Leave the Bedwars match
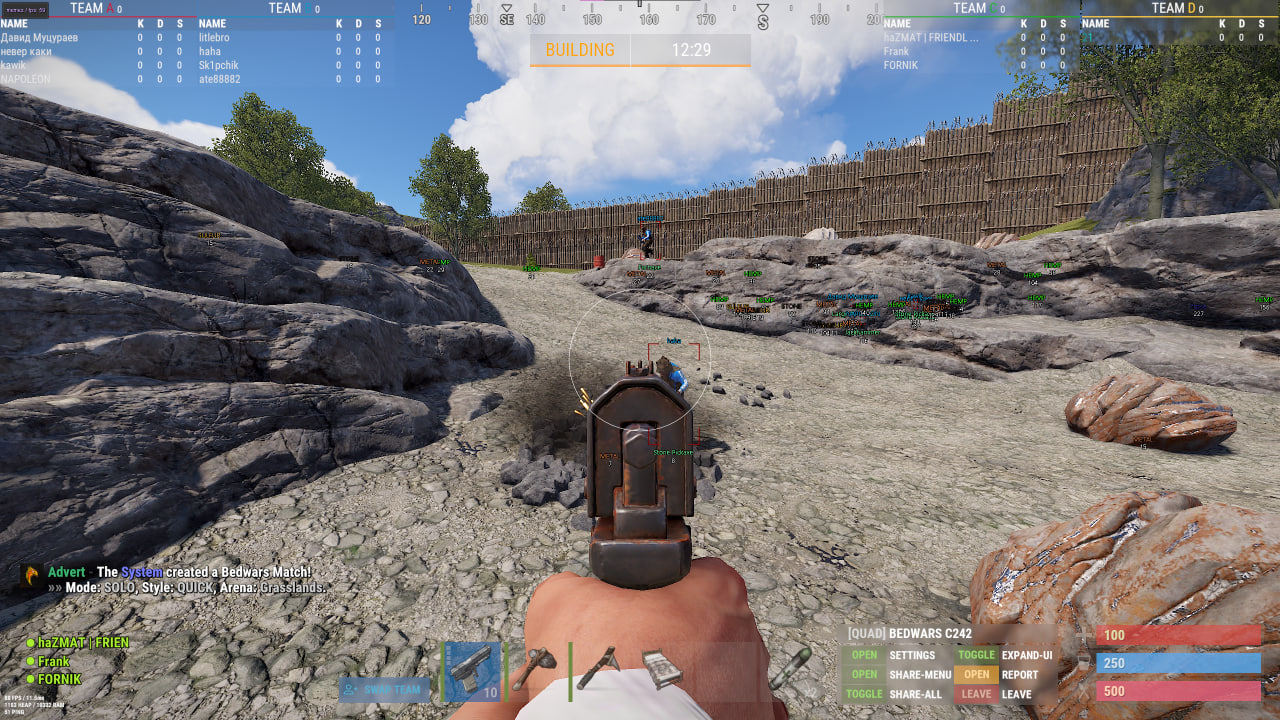 tap(977, 693)
